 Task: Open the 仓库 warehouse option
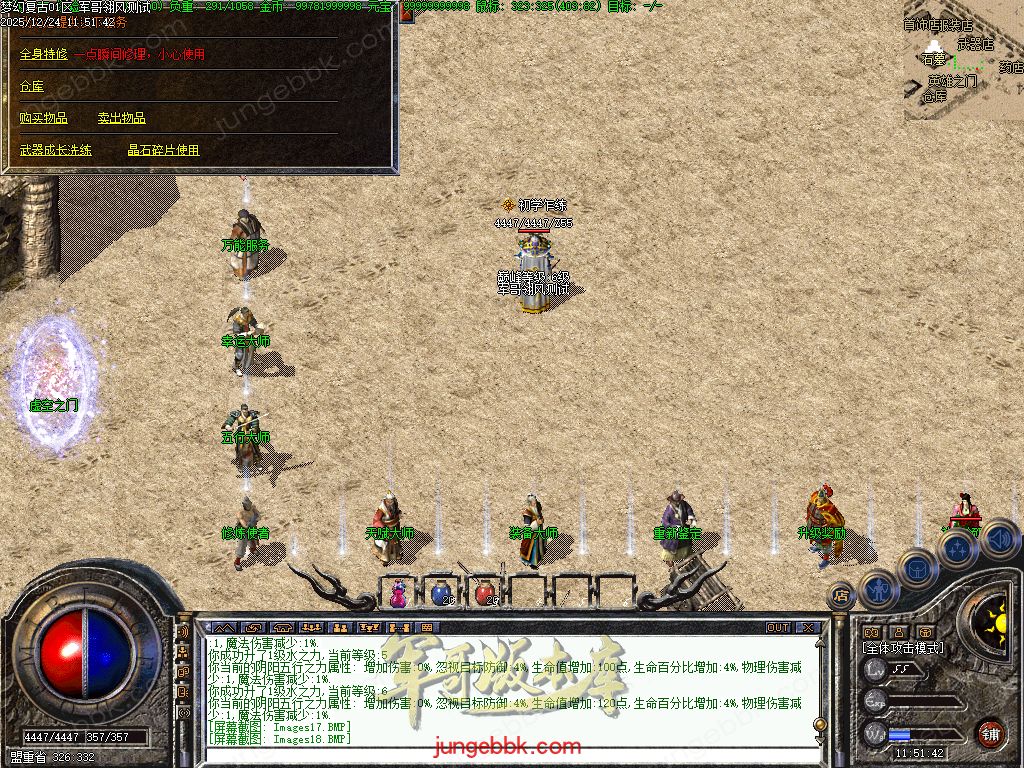pyautogui.click(x=32, y=87)
